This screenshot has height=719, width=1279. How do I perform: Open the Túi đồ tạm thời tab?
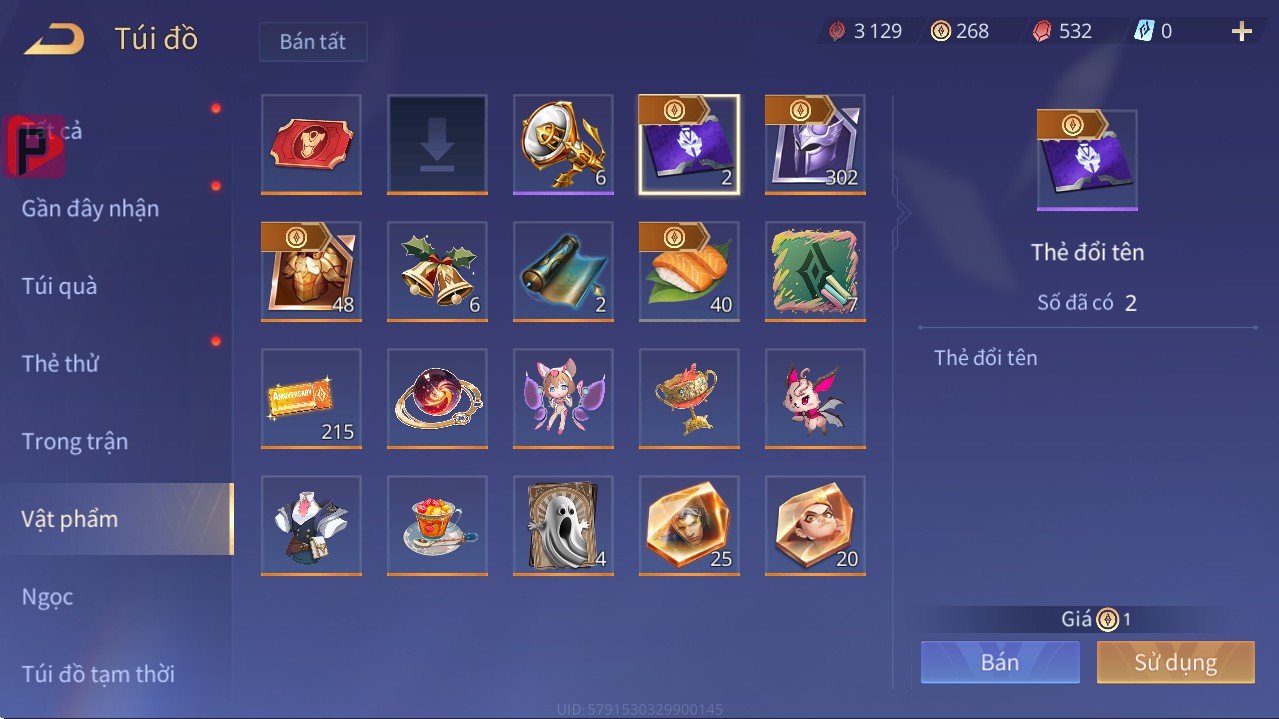pyautogui.click(x=98, y=674)
